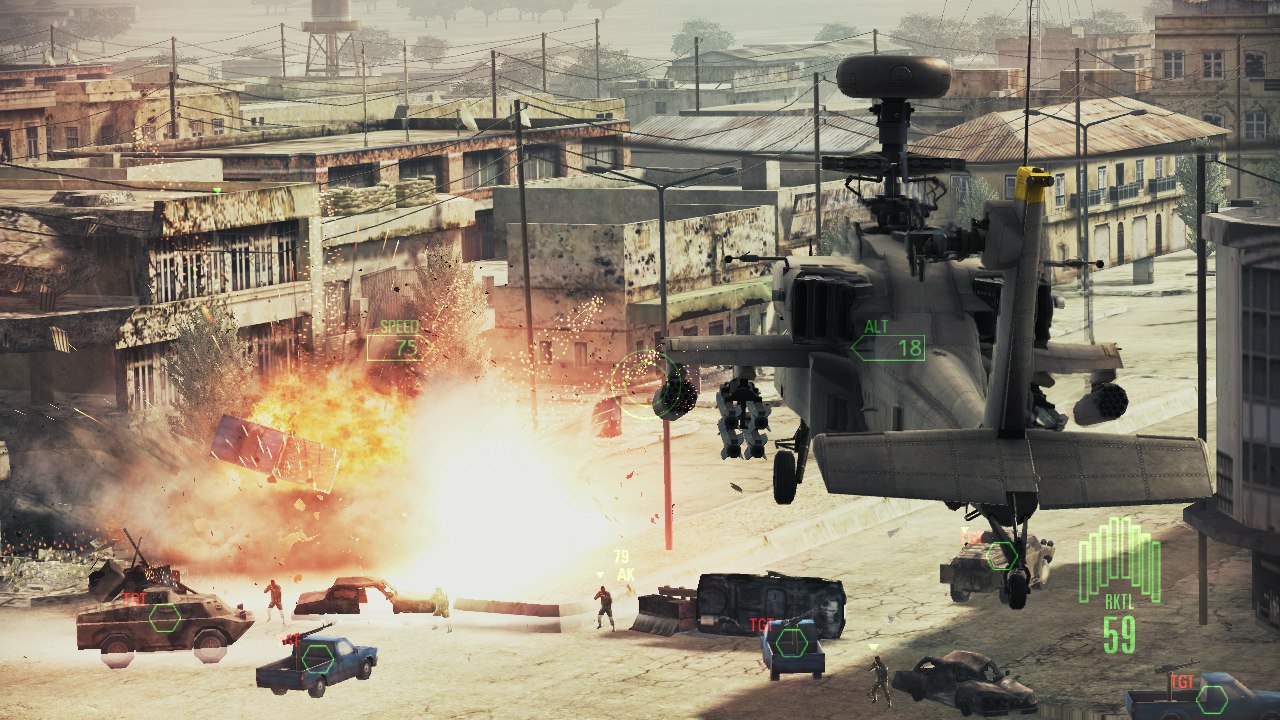Select the red TGT tag above the center truck
The image size is (1280, 720).
click(x=761, y=622)
